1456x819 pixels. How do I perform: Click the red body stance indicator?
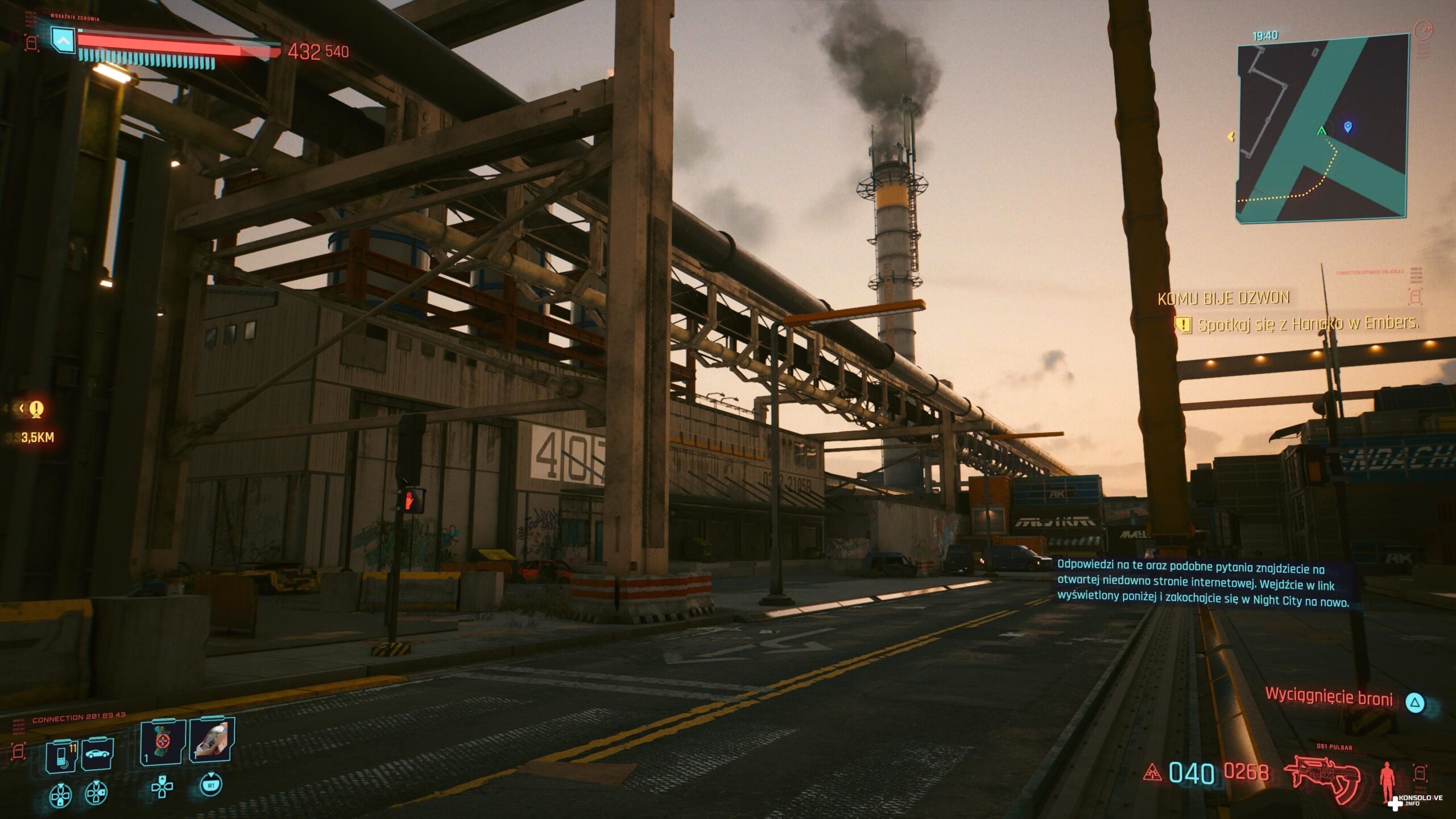tap(1388, 783)
